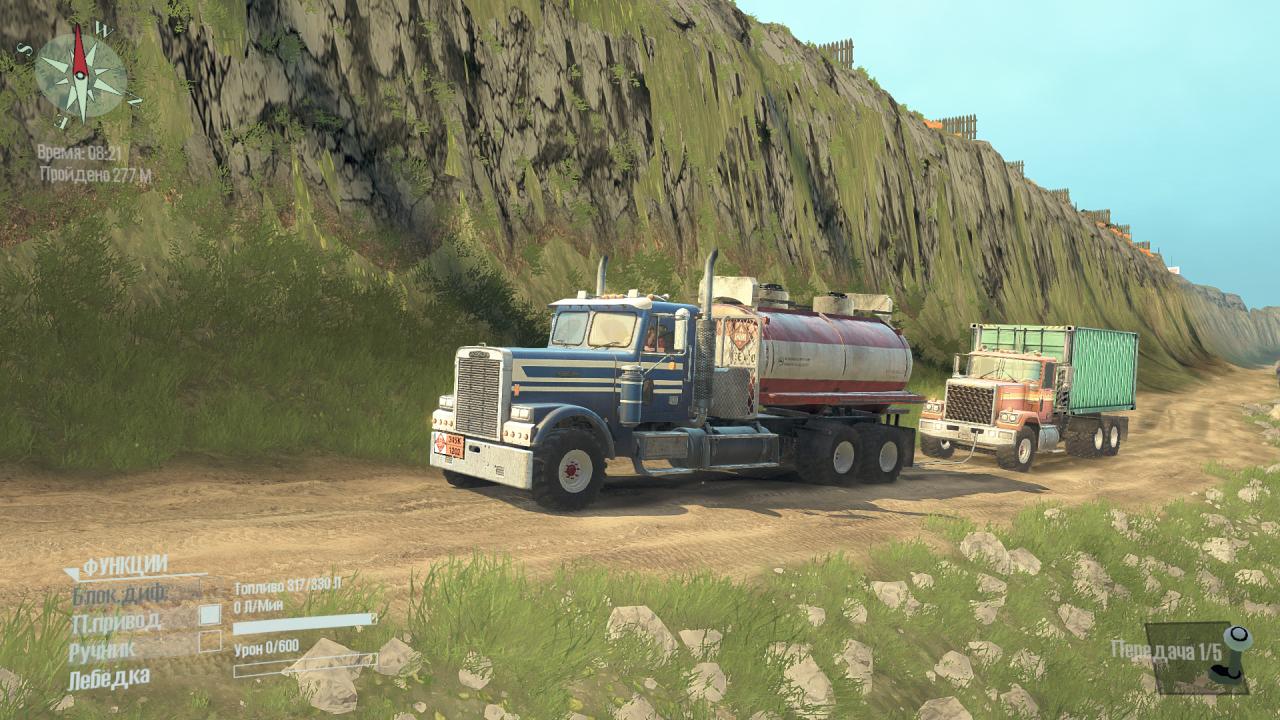Click the compass rose
Screen dimensions: 1280x720
[x=80, y=75]
